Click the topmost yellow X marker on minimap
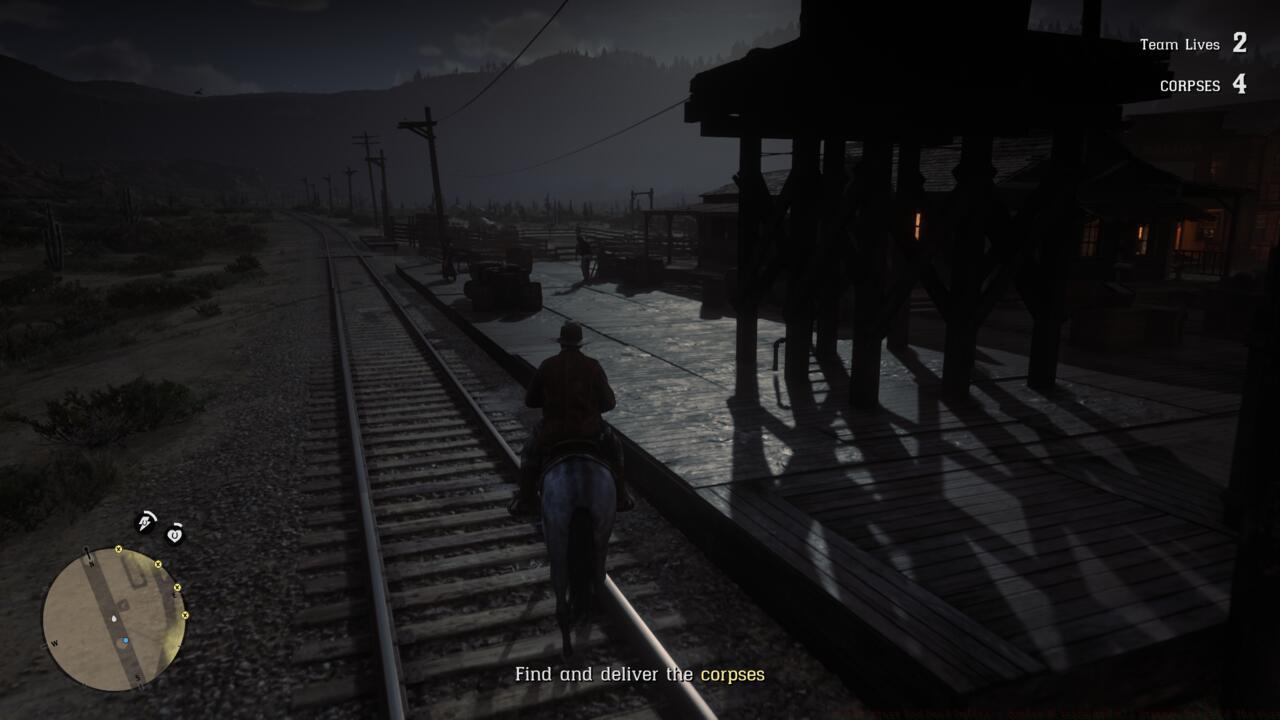The height and width of the screenshot is (720, 1280). [x=119, y=549]
